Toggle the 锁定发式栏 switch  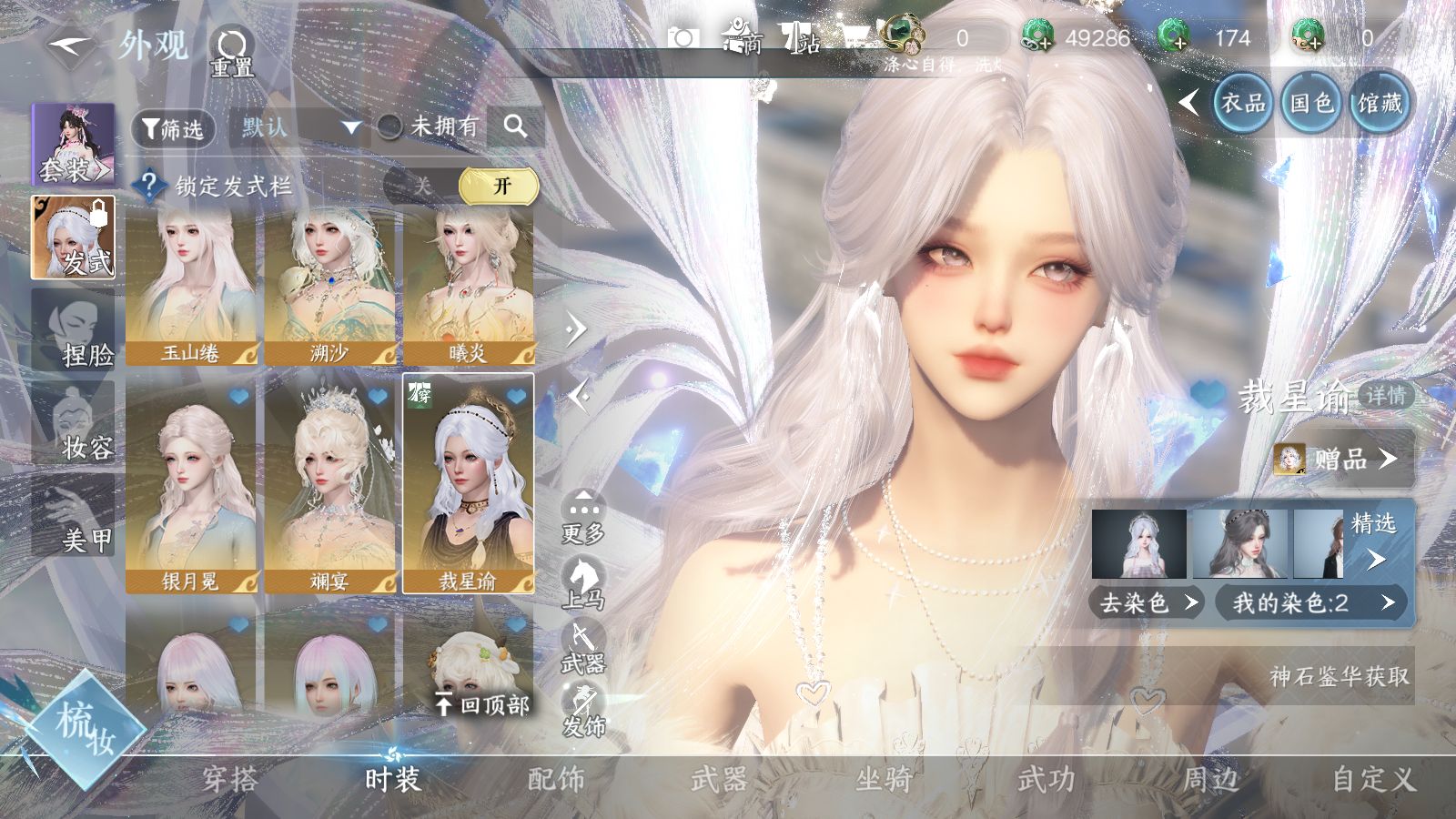[460, 187]
